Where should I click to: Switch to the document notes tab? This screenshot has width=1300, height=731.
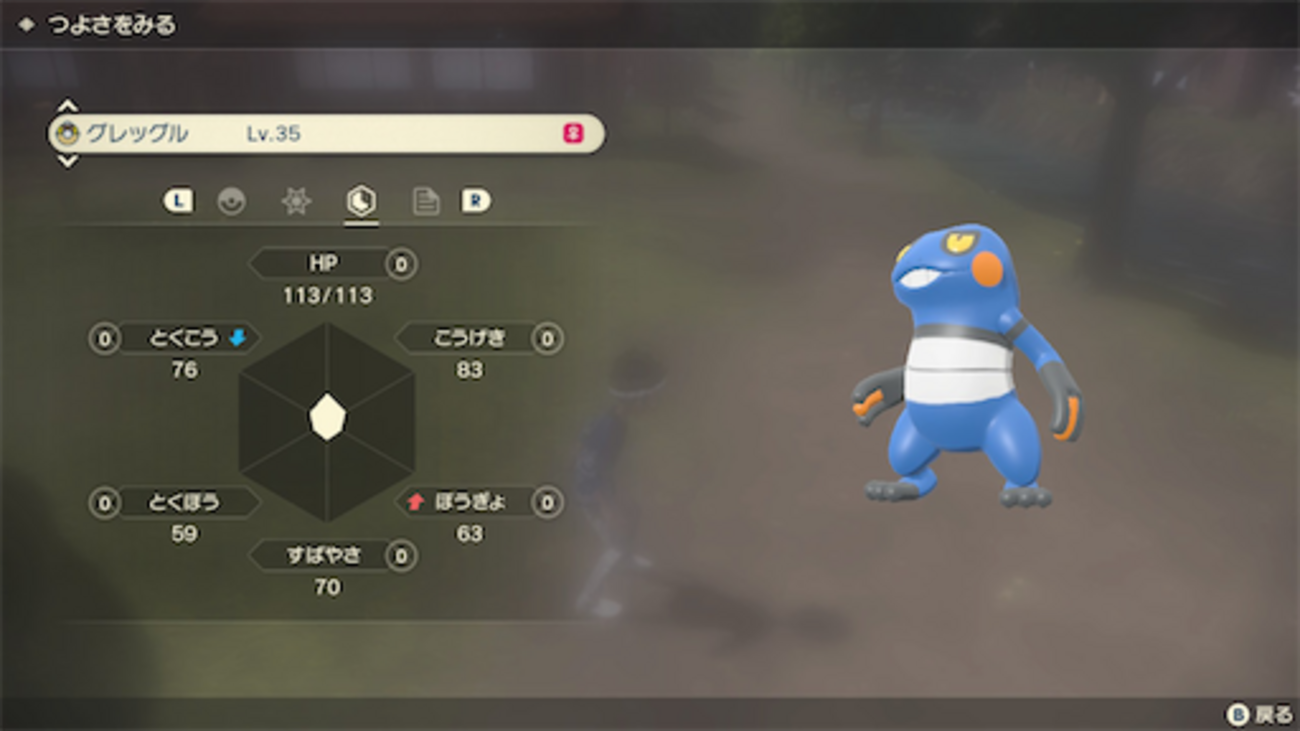click(x=425, y=201)
